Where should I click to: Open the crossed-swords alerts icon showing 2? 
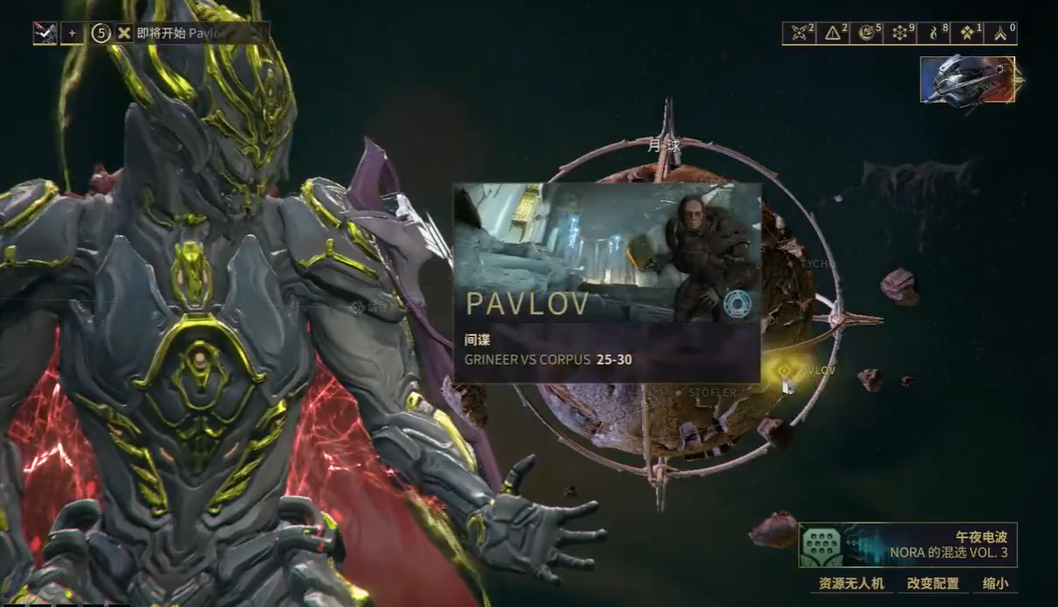800,33
